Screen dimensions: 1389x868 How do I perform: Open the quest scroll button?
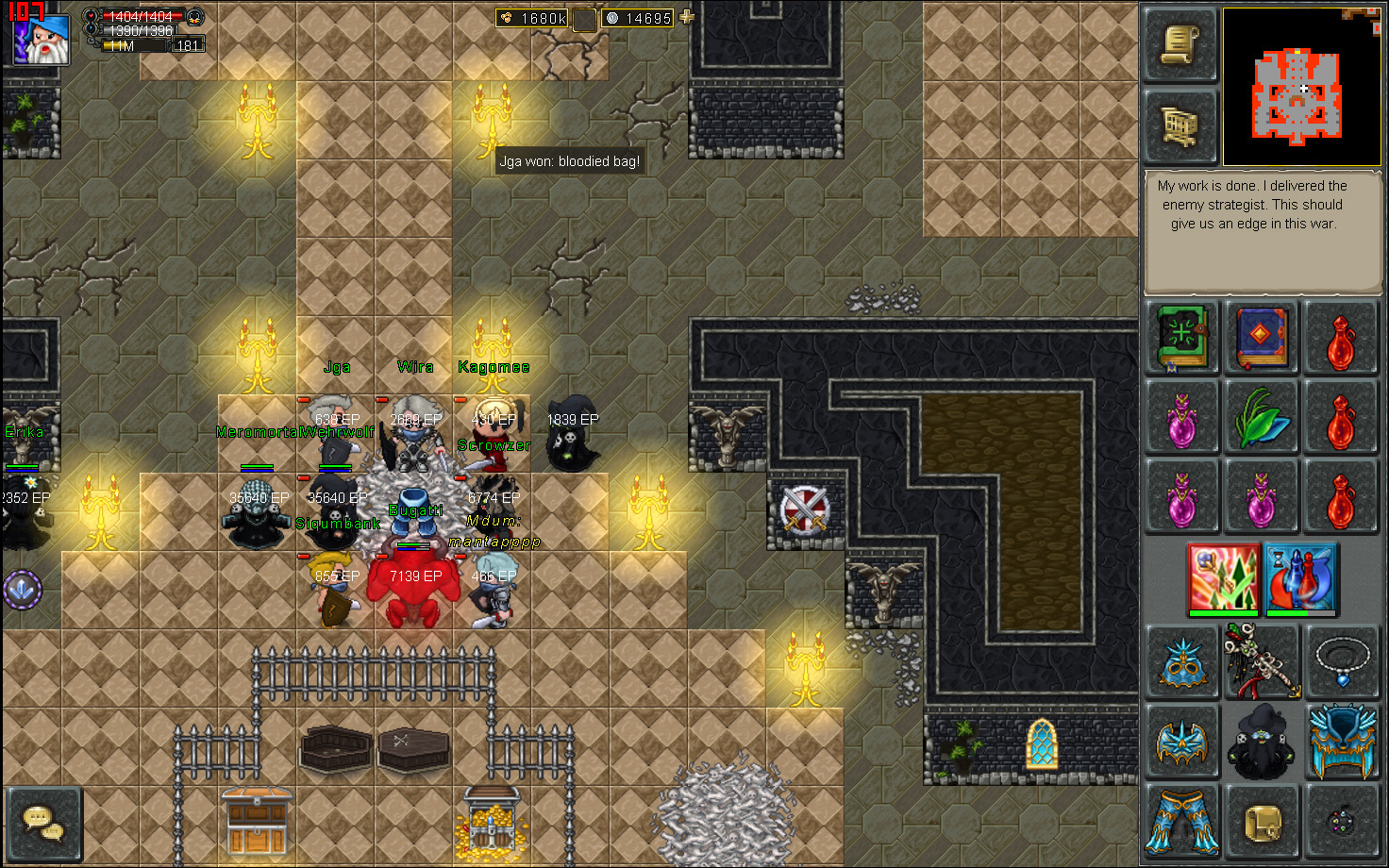tap(1180, 44)
